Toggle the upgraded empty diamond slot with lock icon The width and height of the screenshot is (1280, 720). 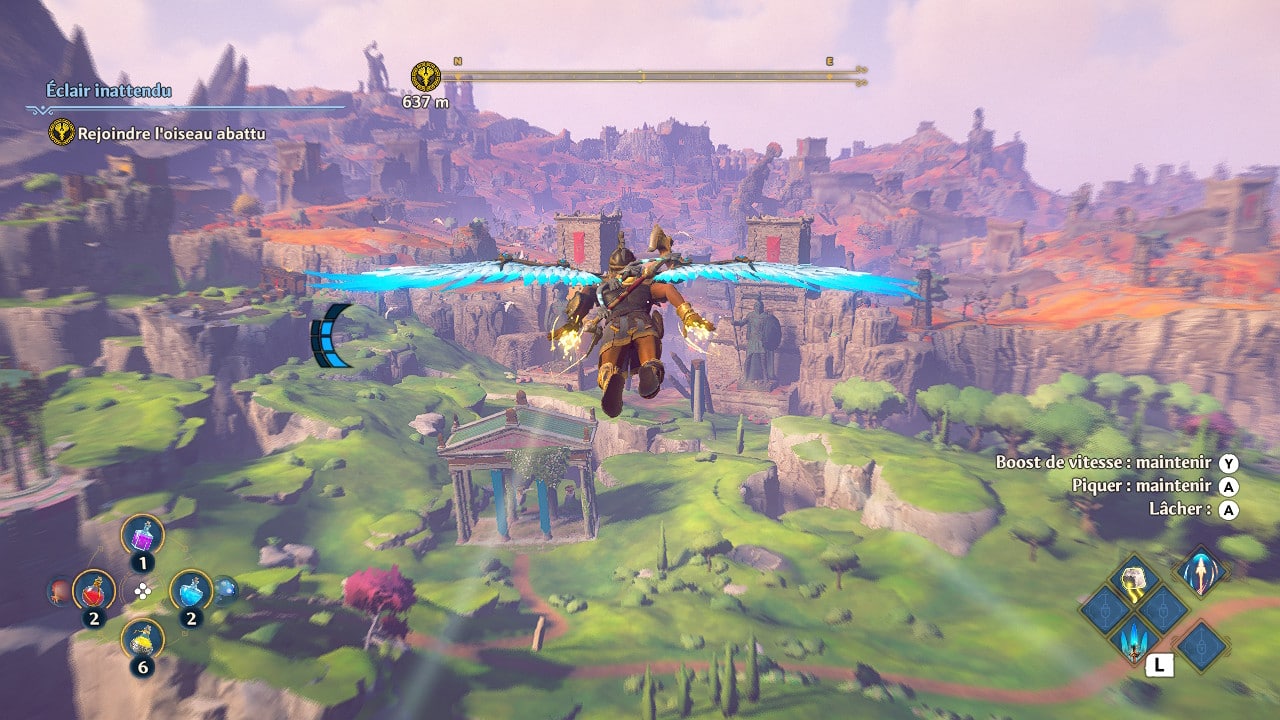click(1163, 609)
